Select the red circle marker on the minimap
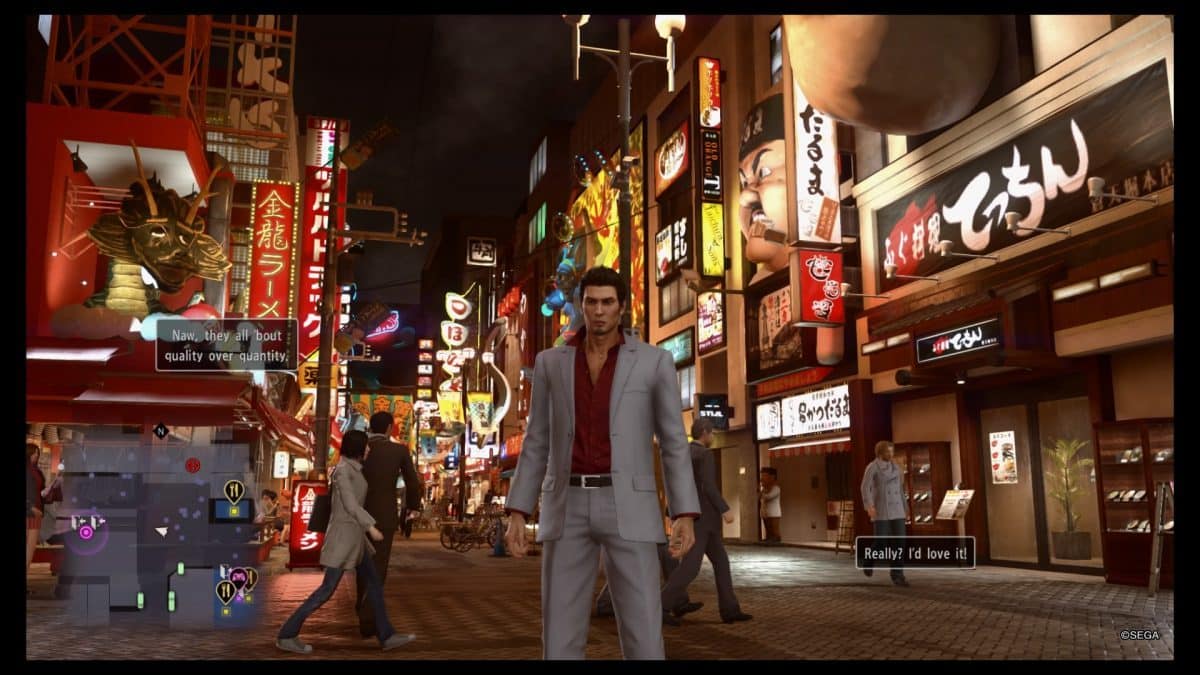 192,465
